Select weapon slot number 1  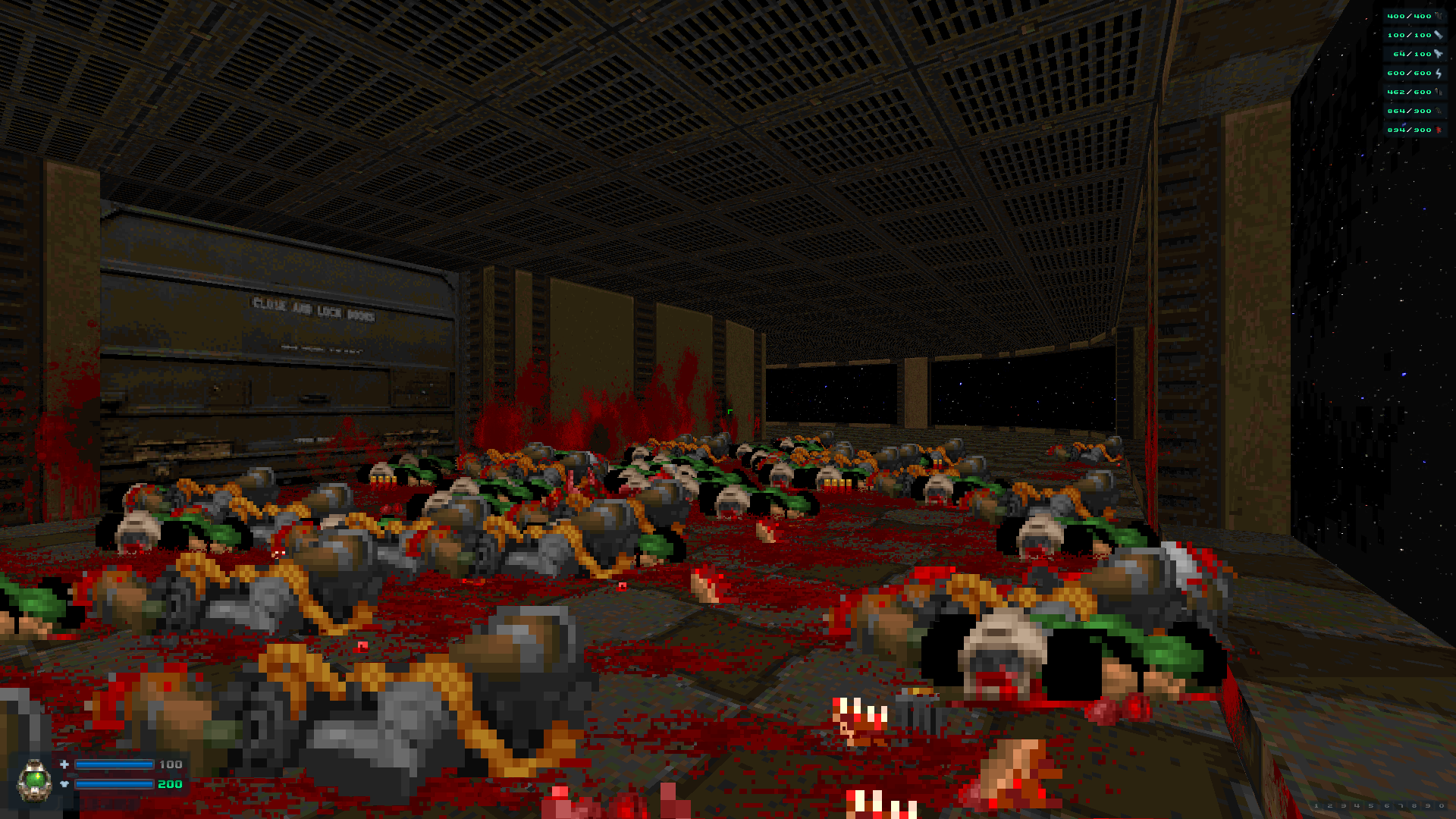click(x=1316, y=805)
